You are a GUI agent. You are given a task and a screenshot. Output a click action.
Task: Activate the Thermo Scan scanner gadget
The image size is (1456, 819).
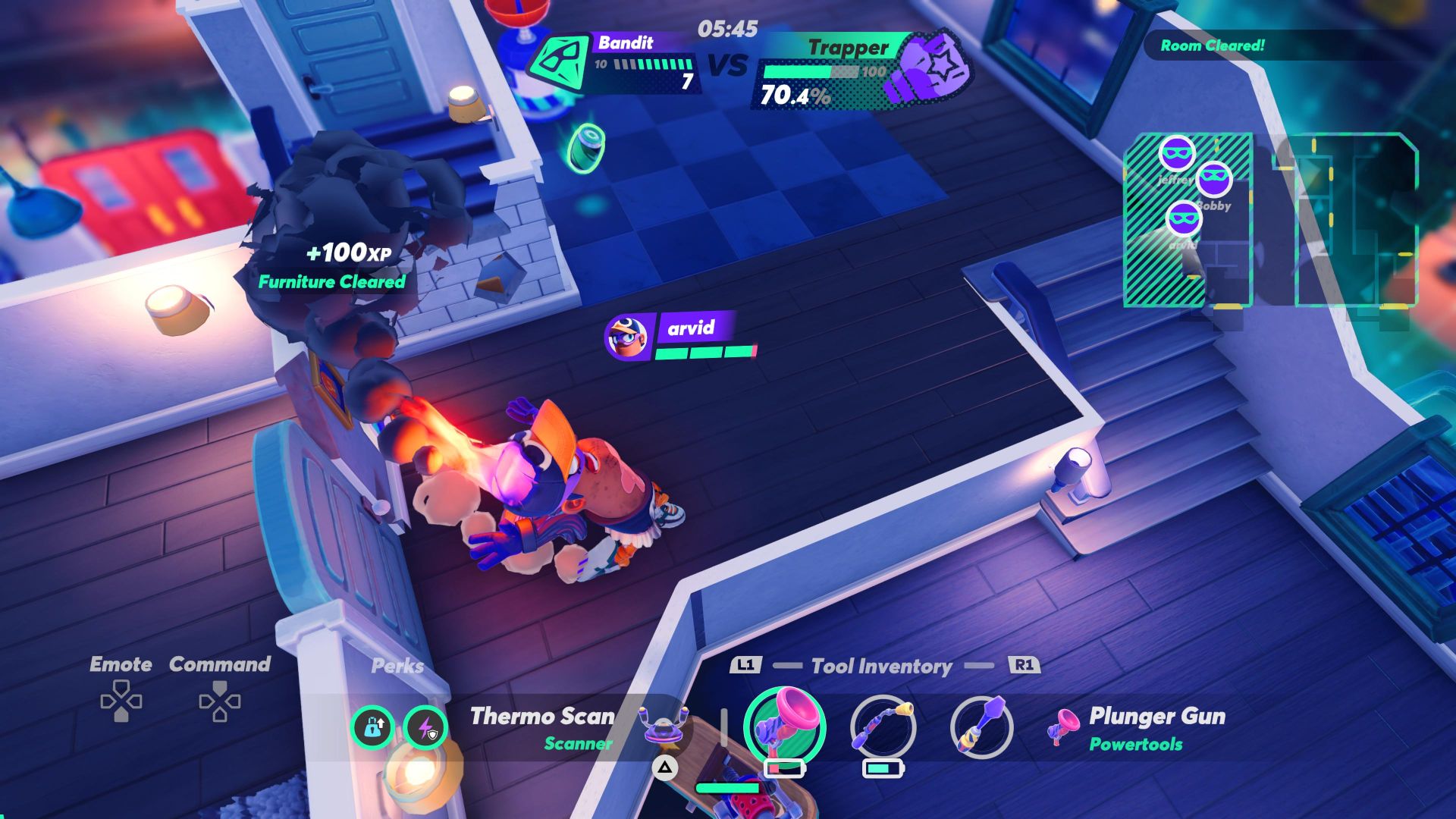[664, 726]
